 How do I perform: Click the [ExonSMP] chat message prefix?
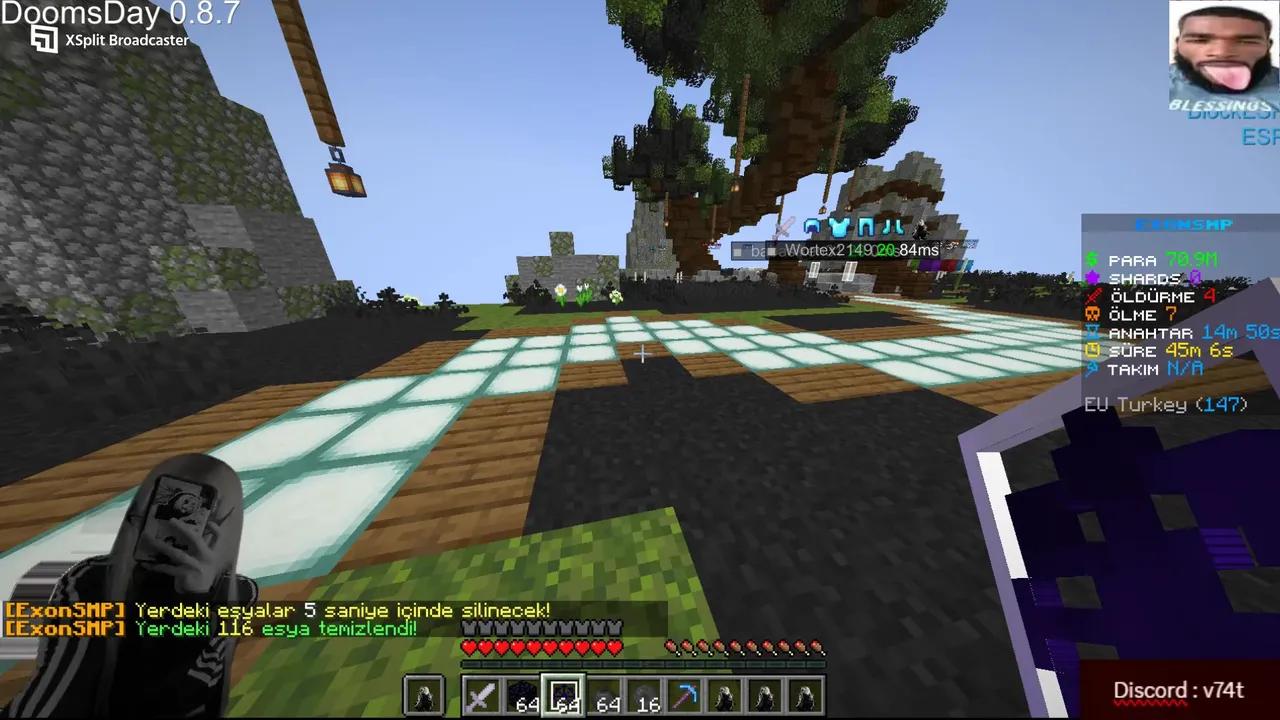tap(63, 610)
